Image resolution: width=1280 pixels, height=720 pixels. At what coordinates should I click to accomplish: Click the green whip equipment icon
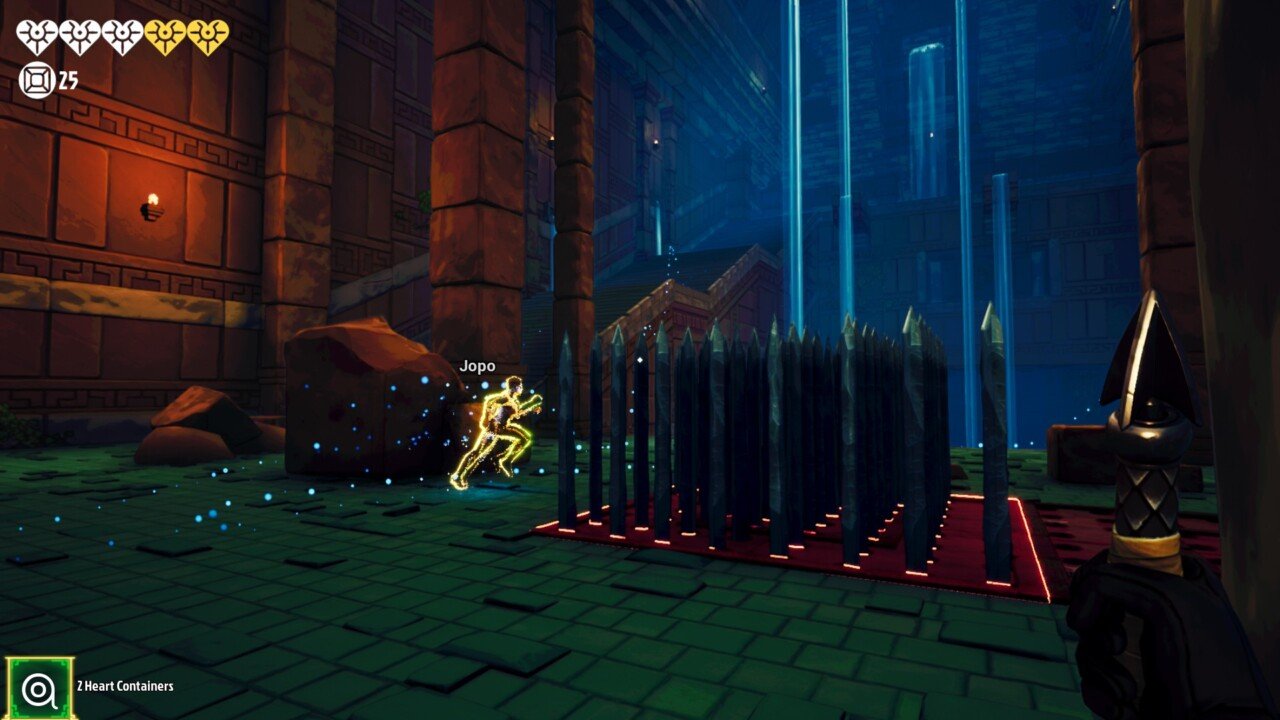[39, 686]
